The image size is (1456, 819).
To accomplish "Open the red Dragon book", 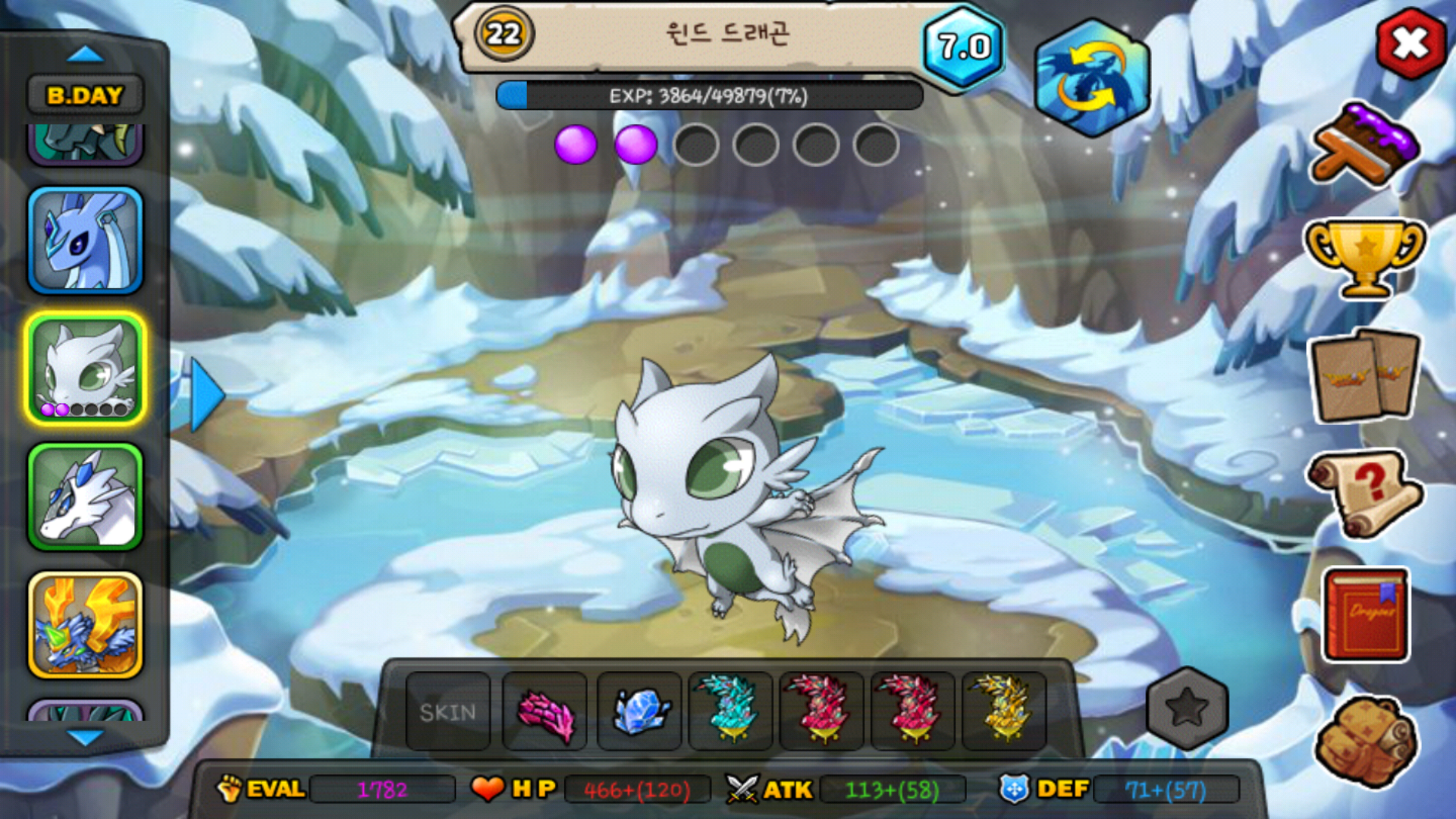I will pos(1367,614).
